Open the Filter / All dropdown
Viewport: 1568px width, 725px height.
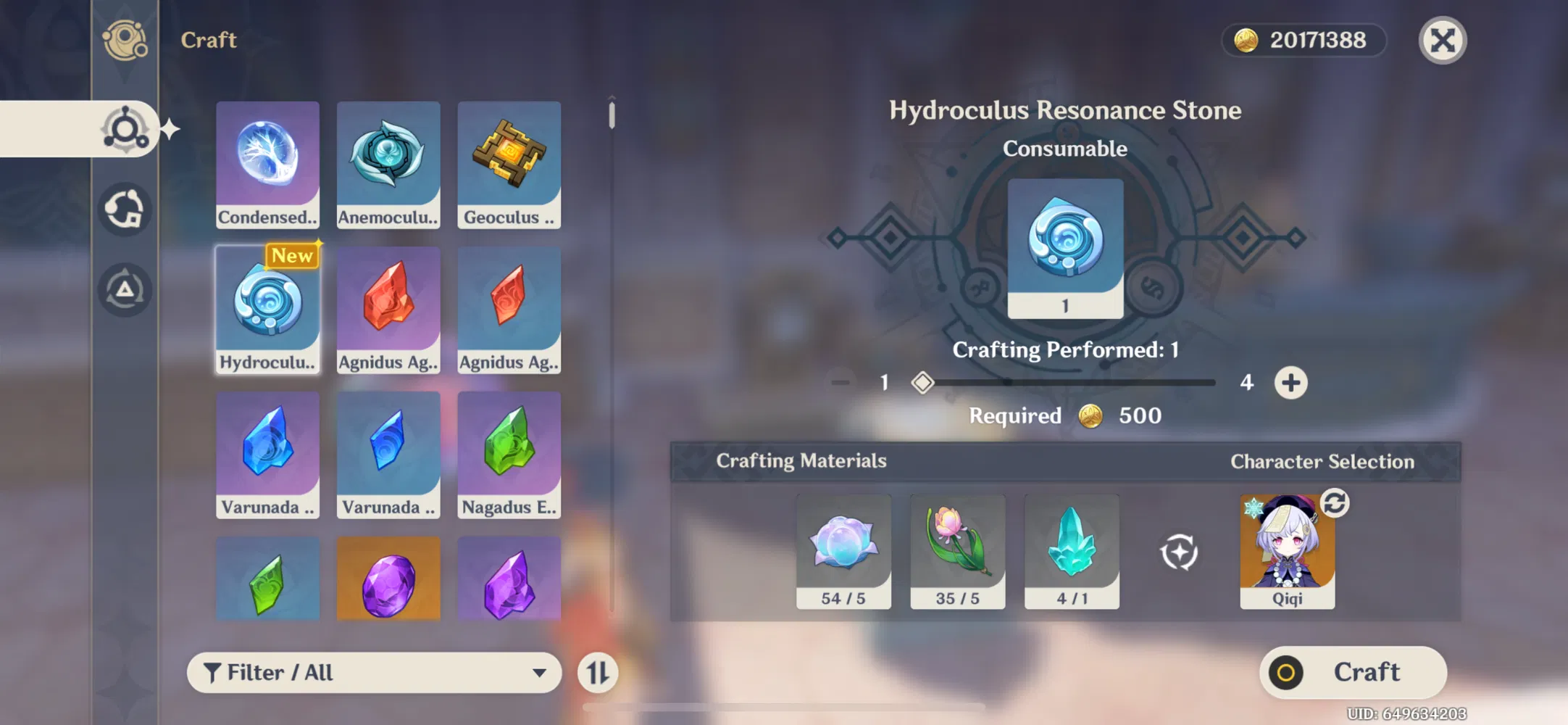pos(373,672)
